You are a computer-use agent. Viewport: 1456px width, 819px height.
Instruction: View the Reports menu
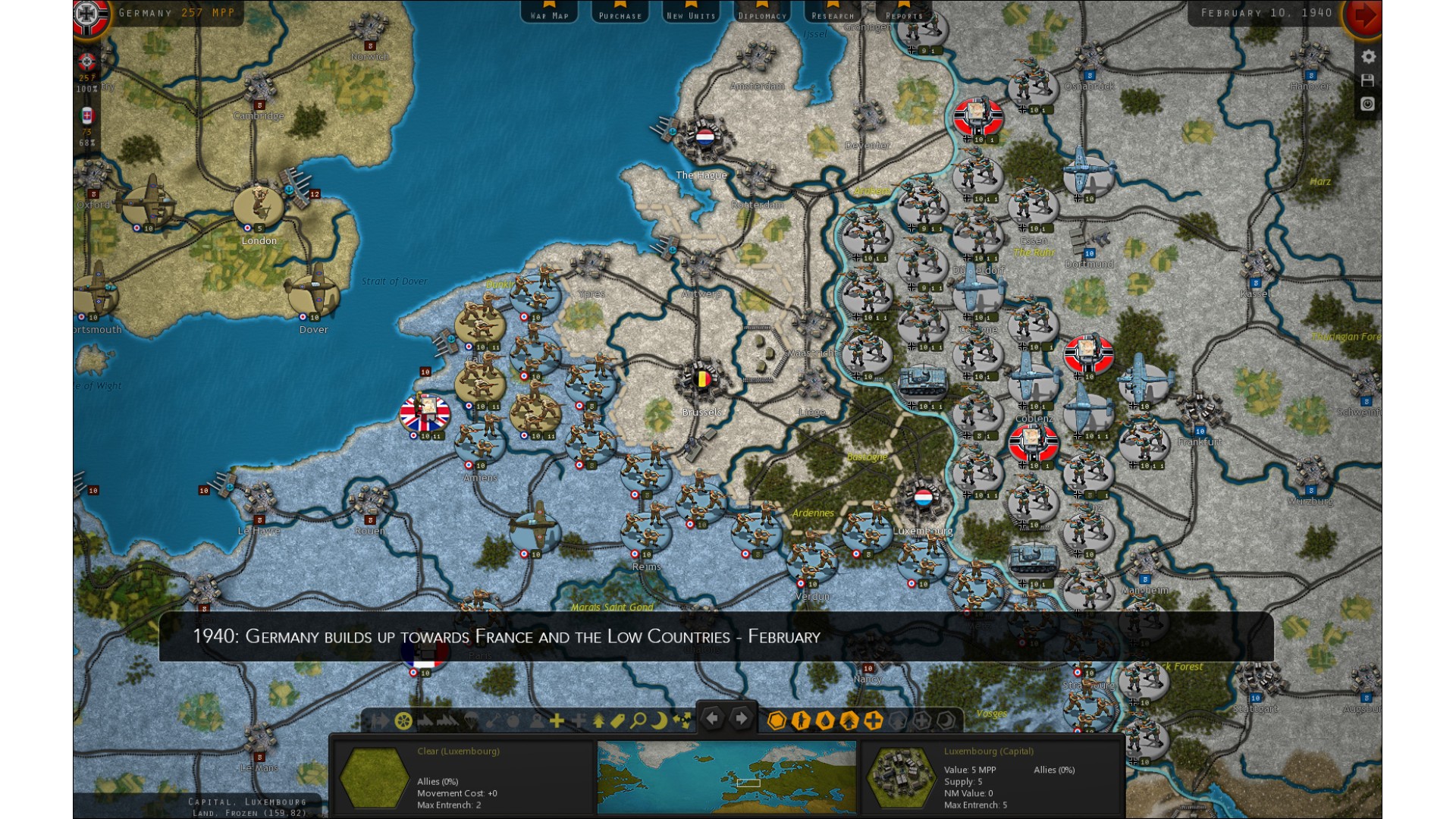point(903,13)
